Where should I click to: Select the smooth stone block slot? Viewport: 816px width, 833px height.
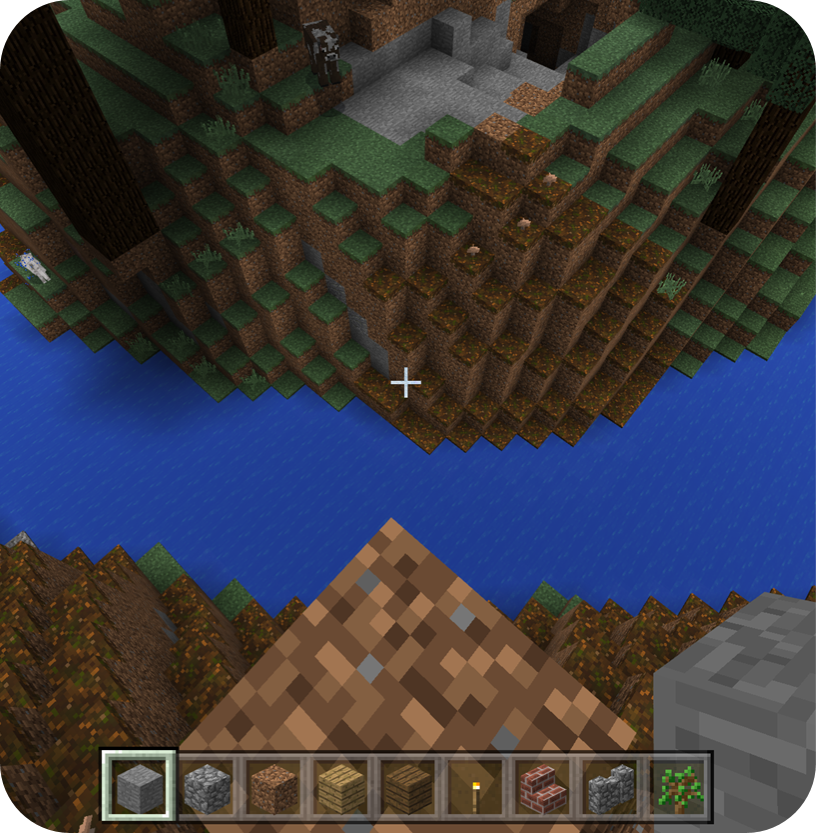coord(138,786)
